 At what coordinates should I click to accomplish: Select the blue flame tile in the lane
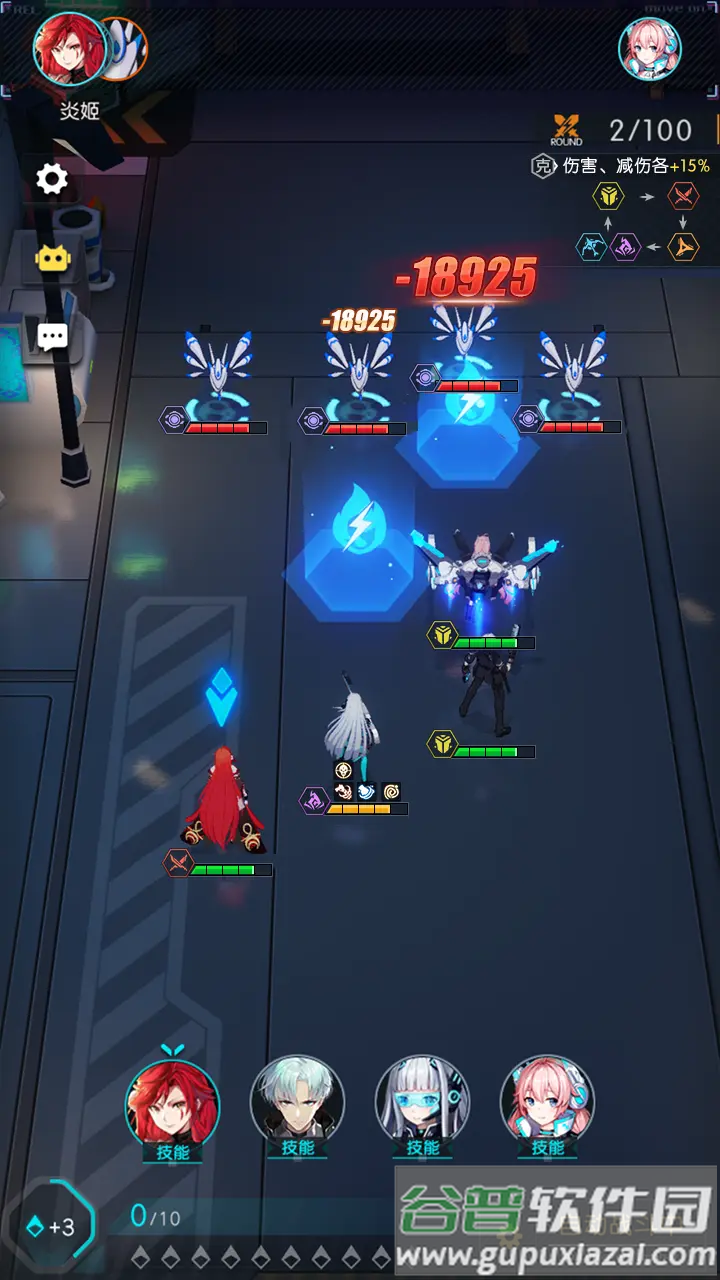click(x=357, y=540)
